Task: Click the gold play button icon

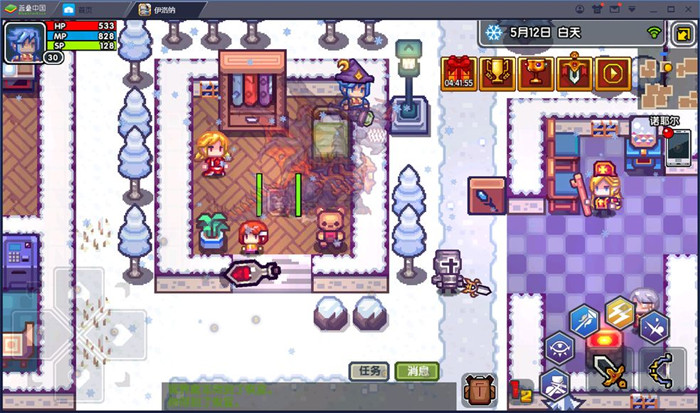Action: (x=612, y=72)
